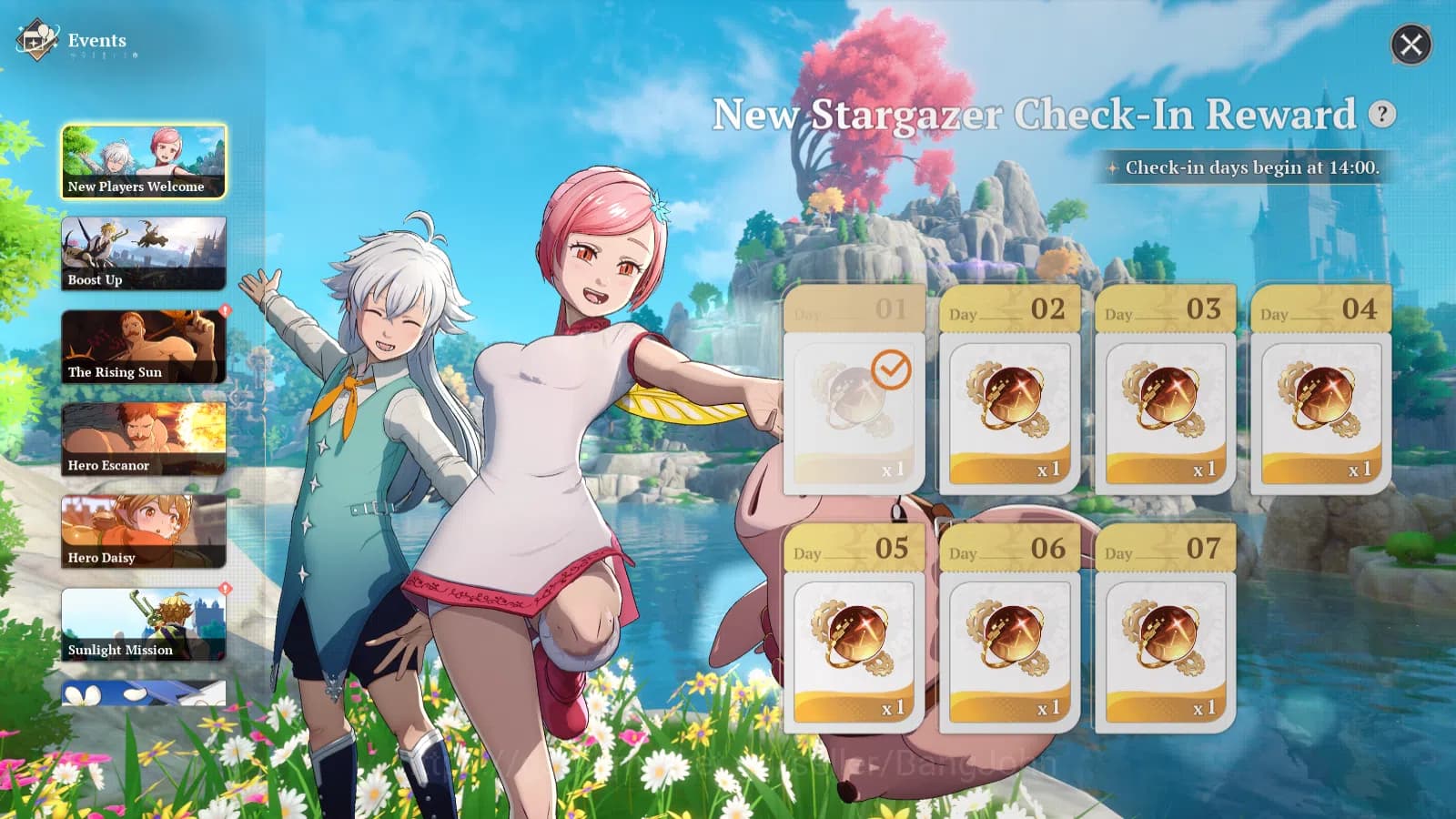Click the question mark help icon beside title
The height and width of the screenshot is (819, 1456).
pyautogui.click(x=1382, y=116)
